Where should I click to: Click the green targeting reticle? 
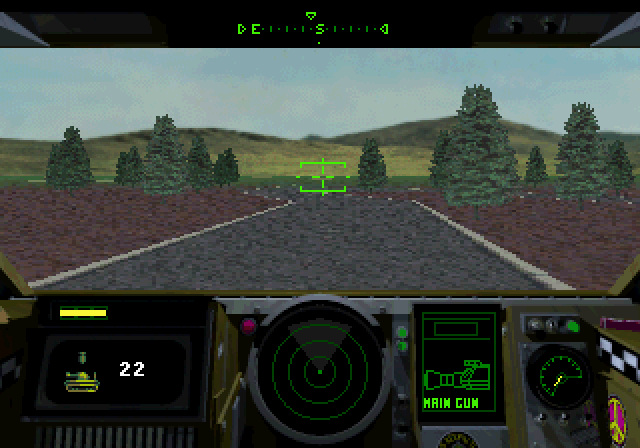point(322,176)
